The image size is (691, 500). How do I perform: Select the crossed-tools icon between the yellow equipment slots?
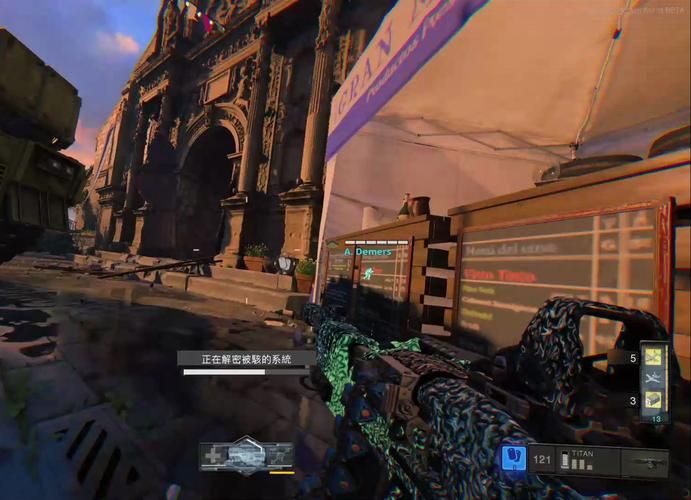654,378
